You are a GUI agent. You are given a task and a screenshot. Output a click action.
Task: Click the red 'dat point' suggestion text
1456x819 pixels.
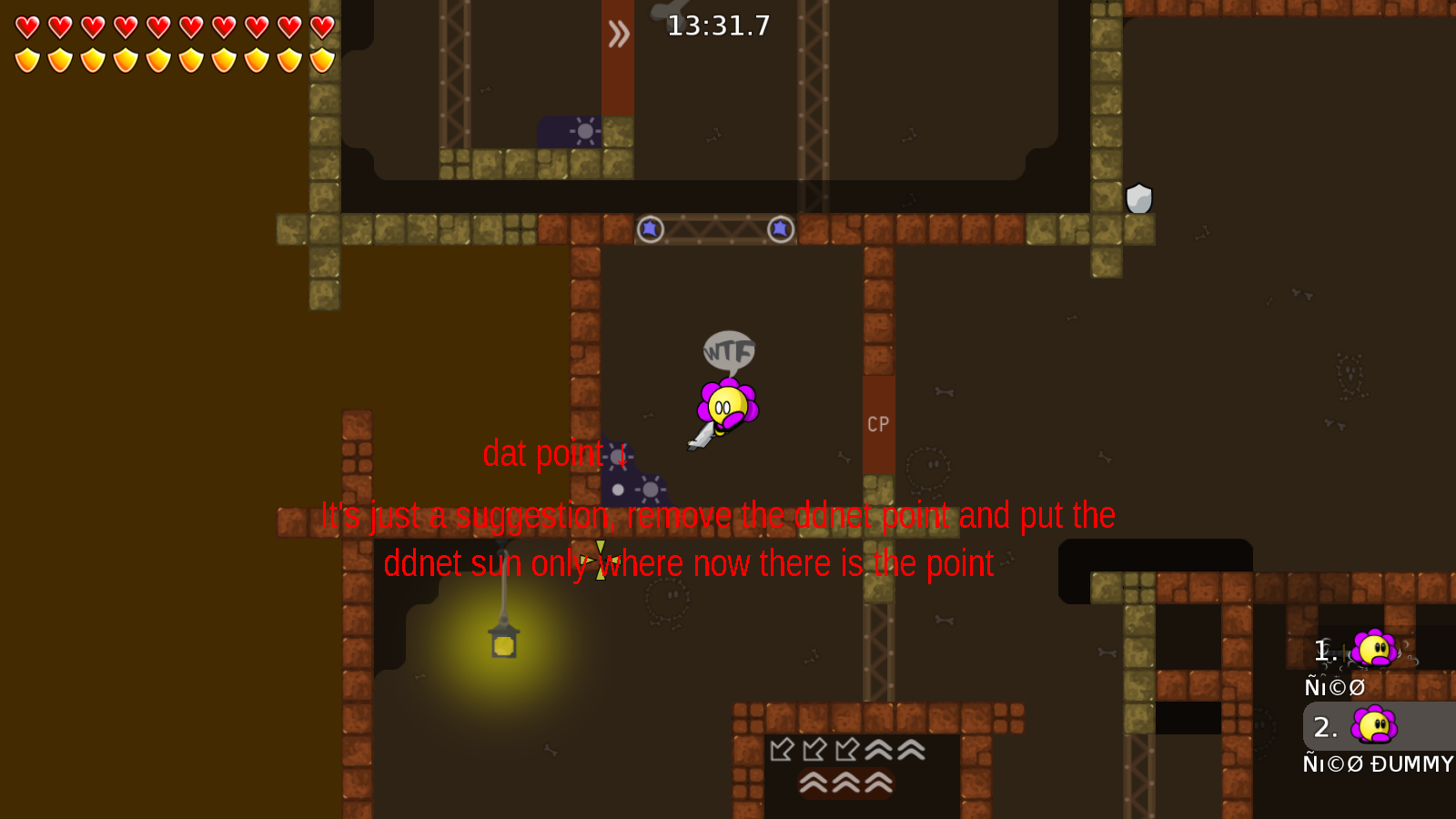tap(543, 452)
